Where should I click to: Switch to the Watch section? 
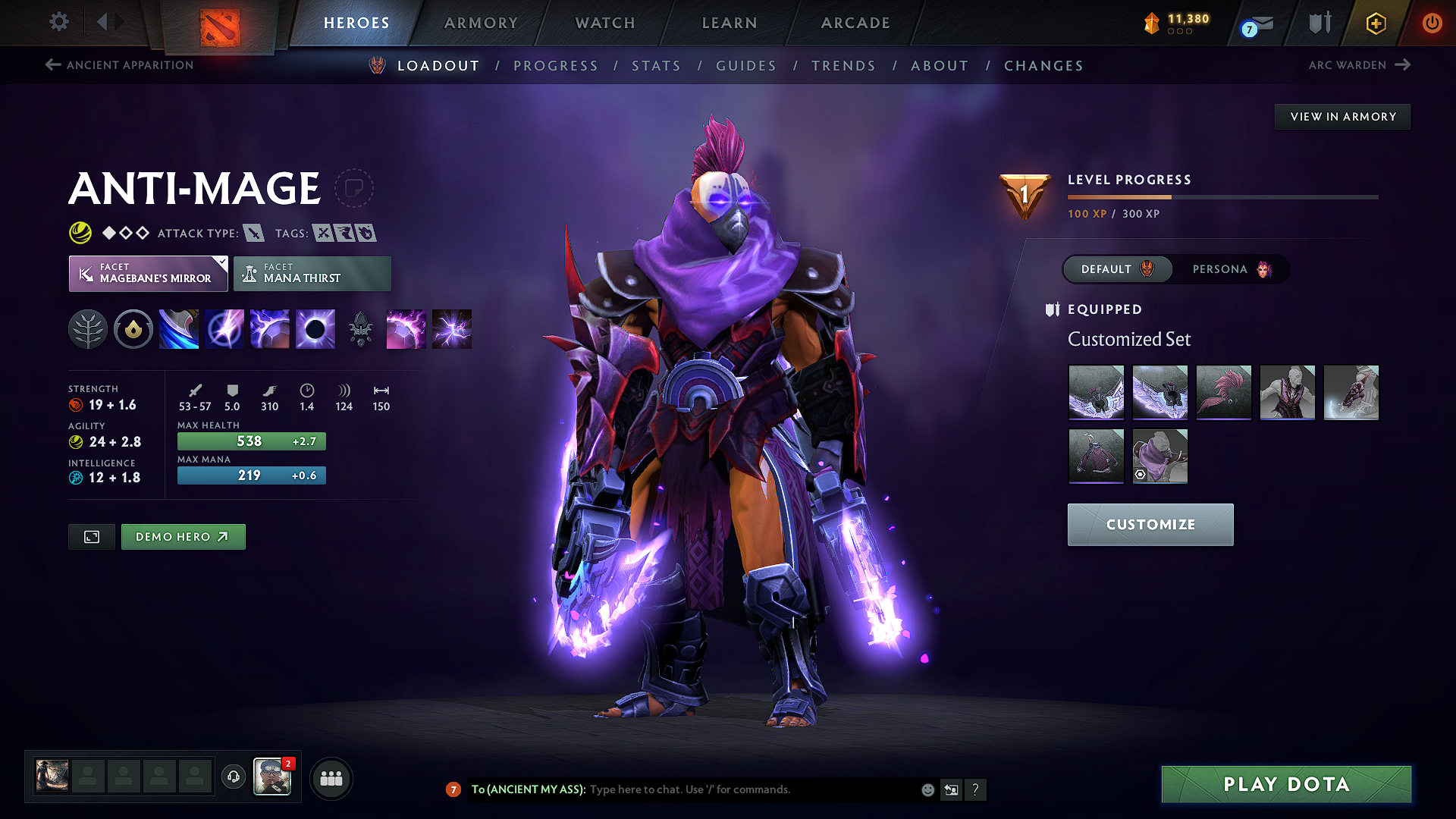[x=605, y=23]
